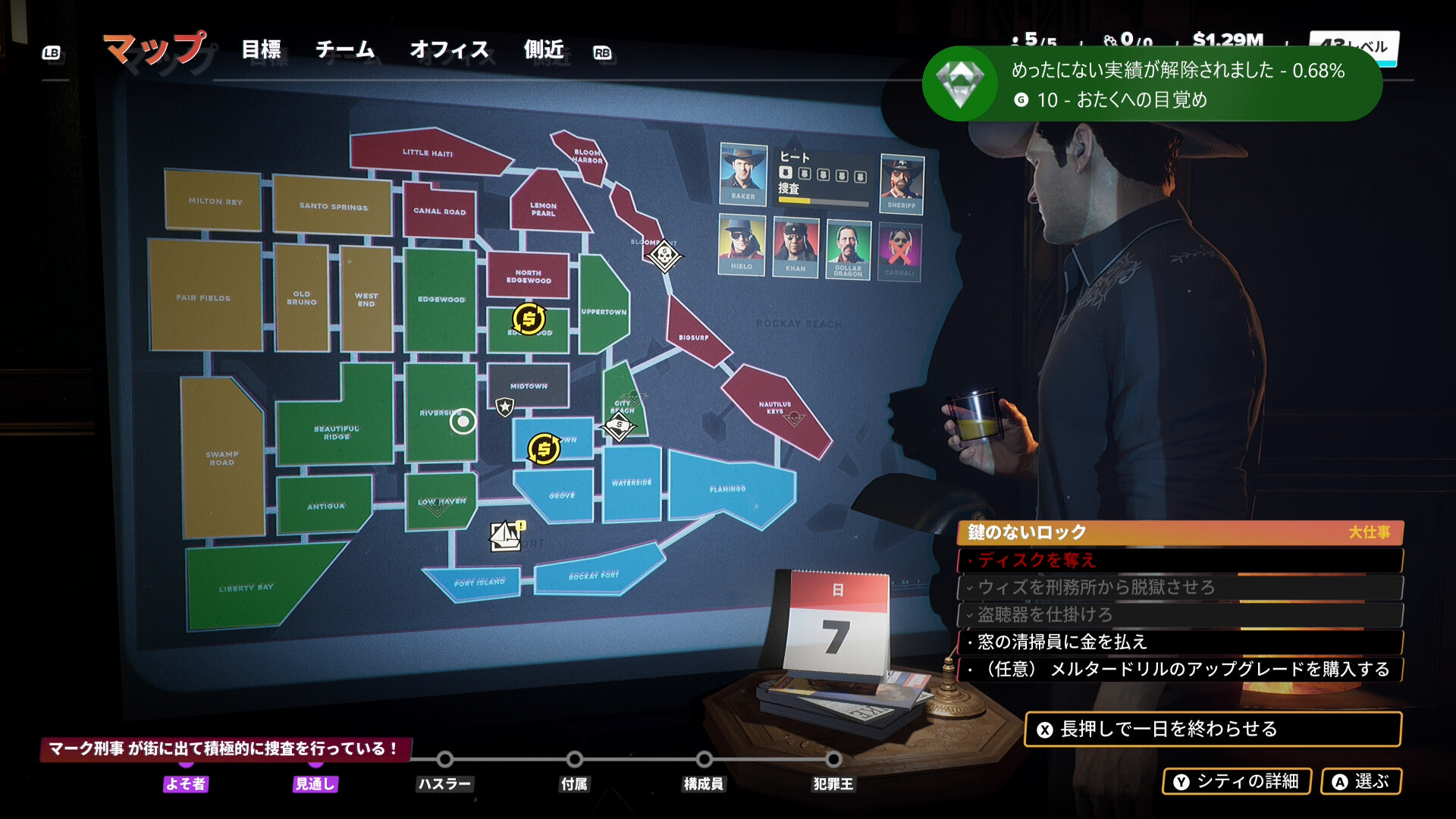1456x819 pixels.
Task: Select the Liberty Bay district
Action: click(246, 588)
